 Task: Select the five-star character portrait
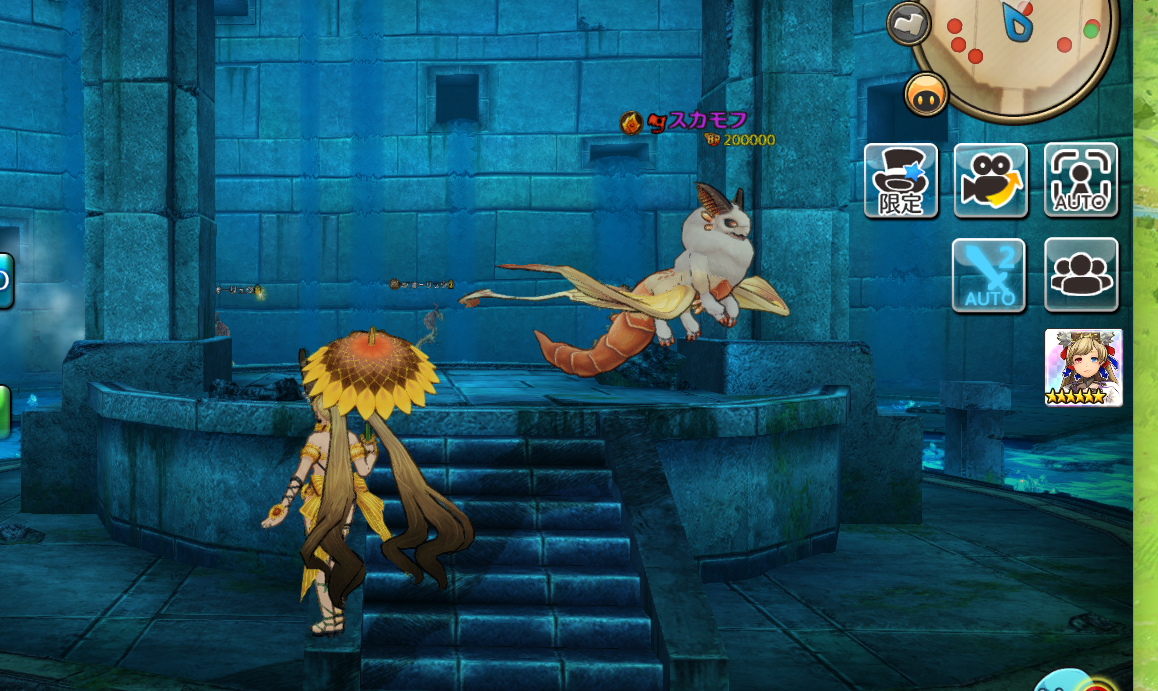[1083, 367]
